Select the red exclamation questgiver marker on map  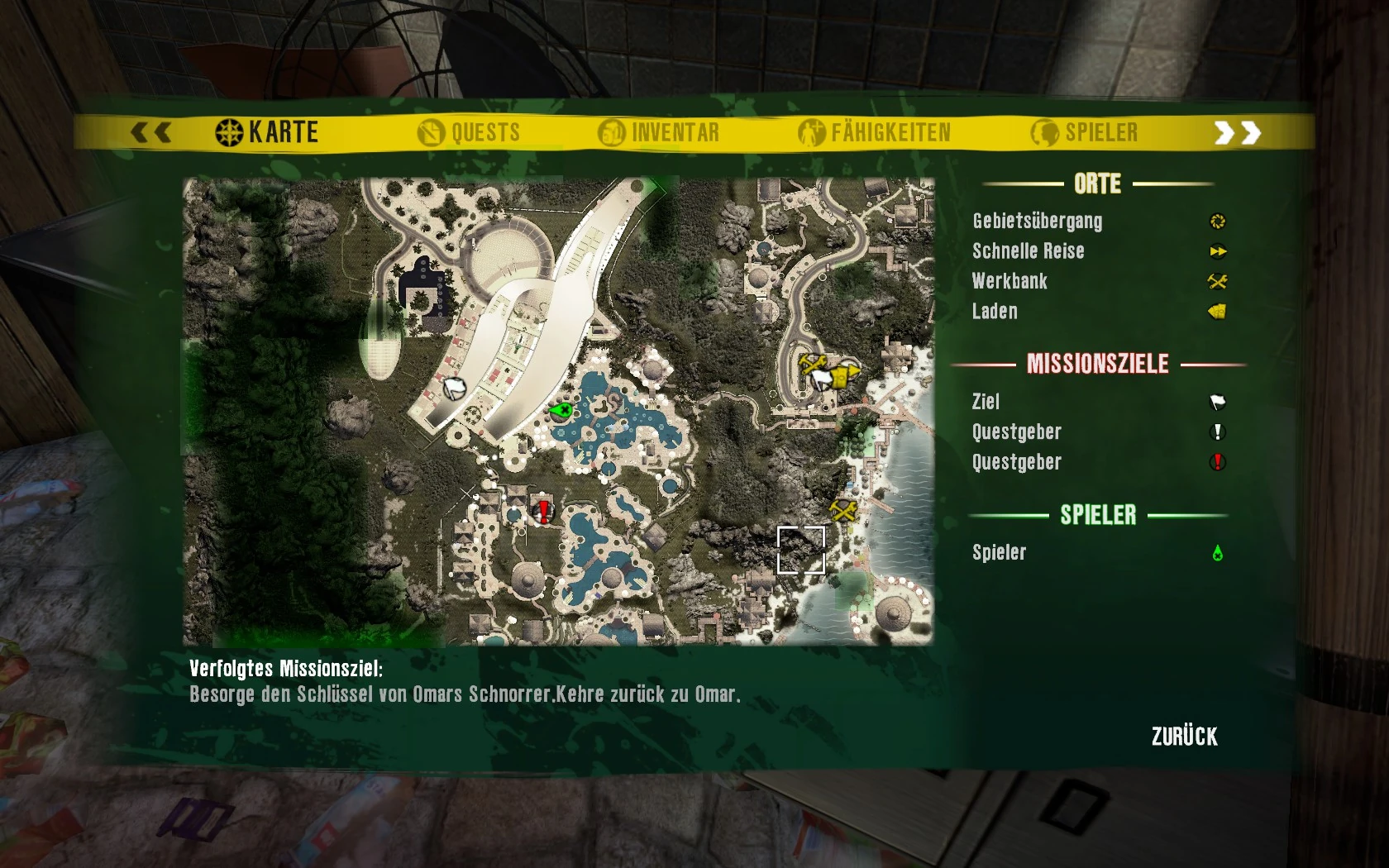544,511
